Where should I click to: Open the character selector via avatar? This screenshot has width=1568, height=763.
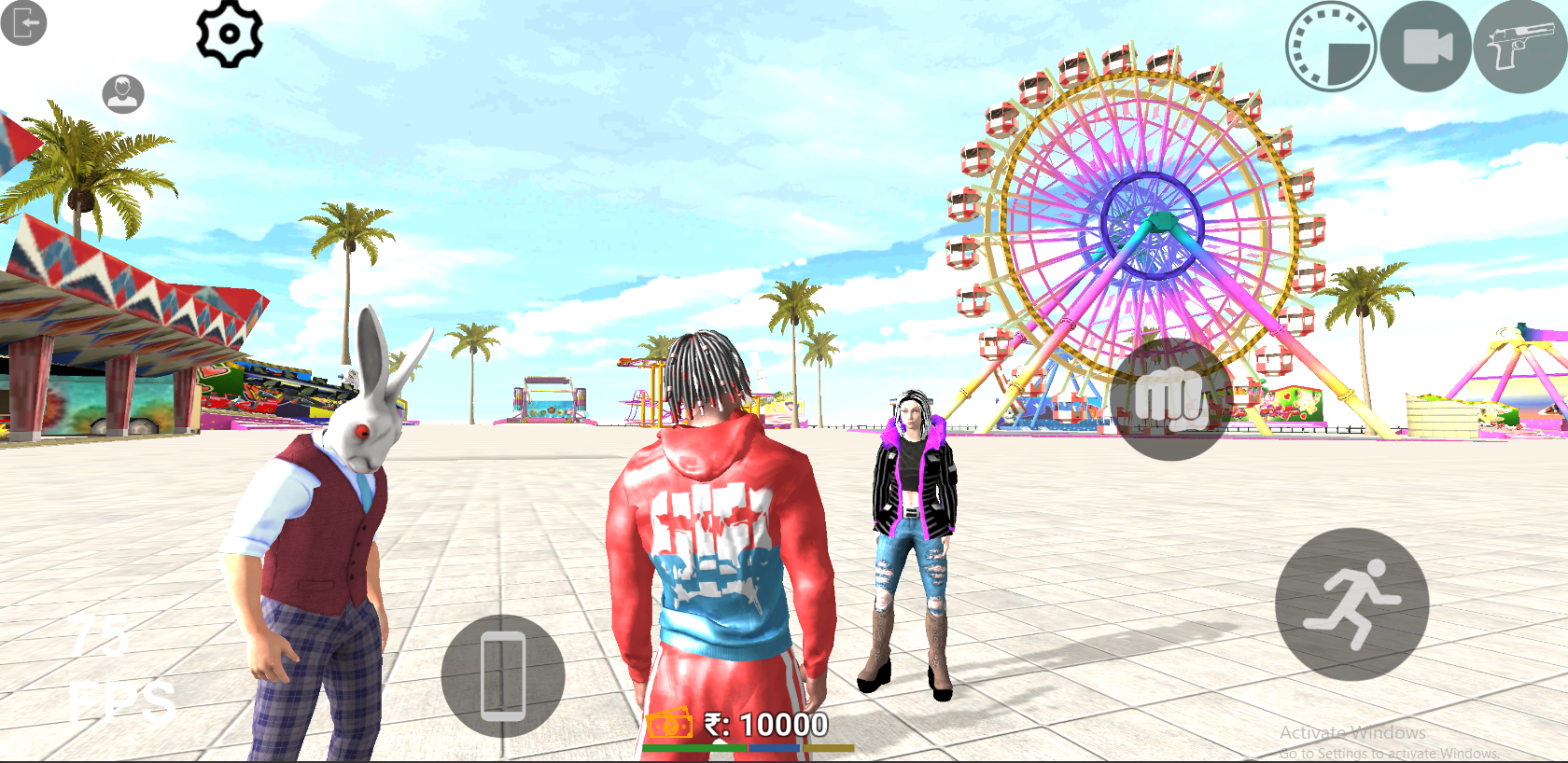pos(122,92)
